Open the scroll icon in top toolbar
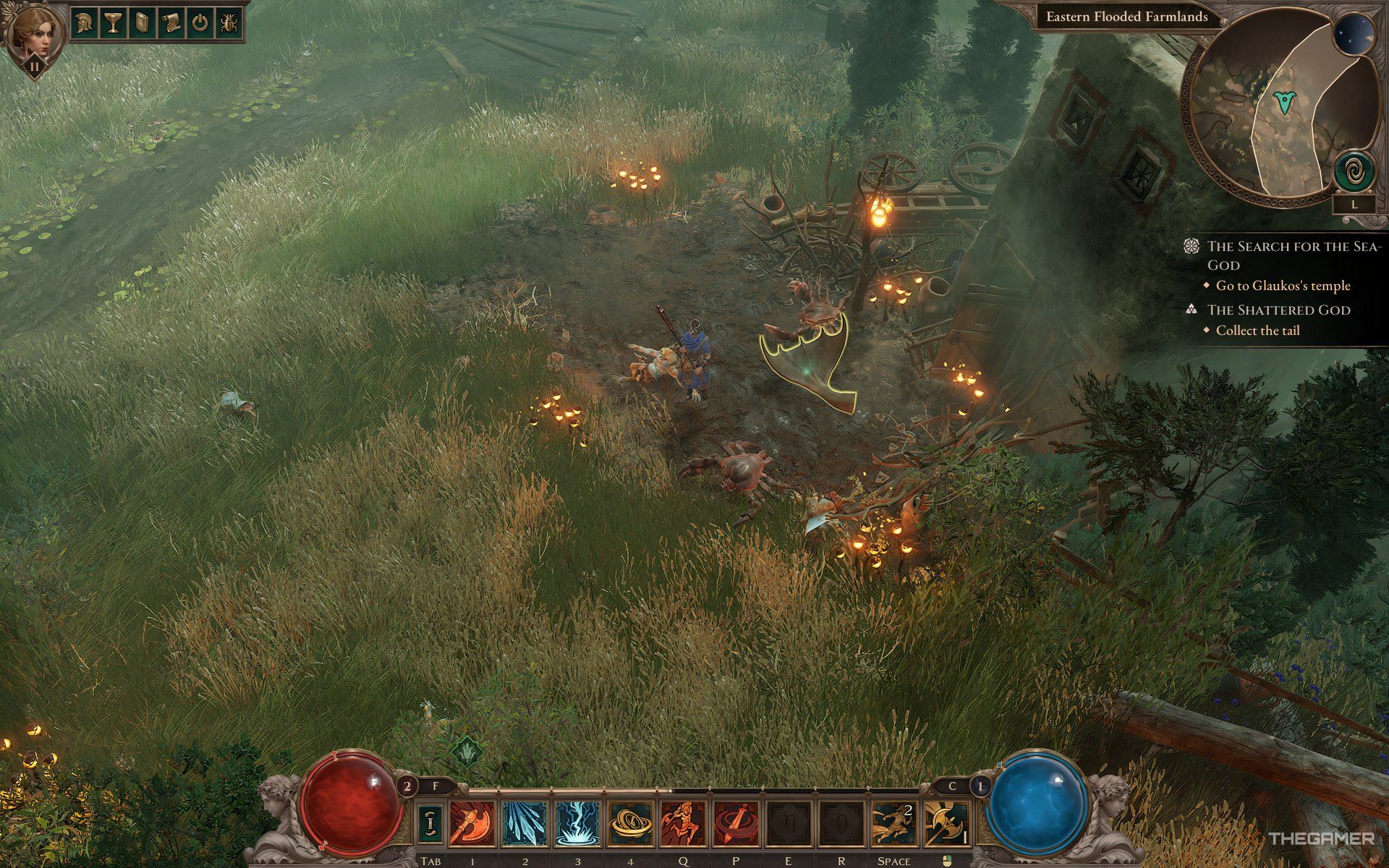 click(171, 23)
